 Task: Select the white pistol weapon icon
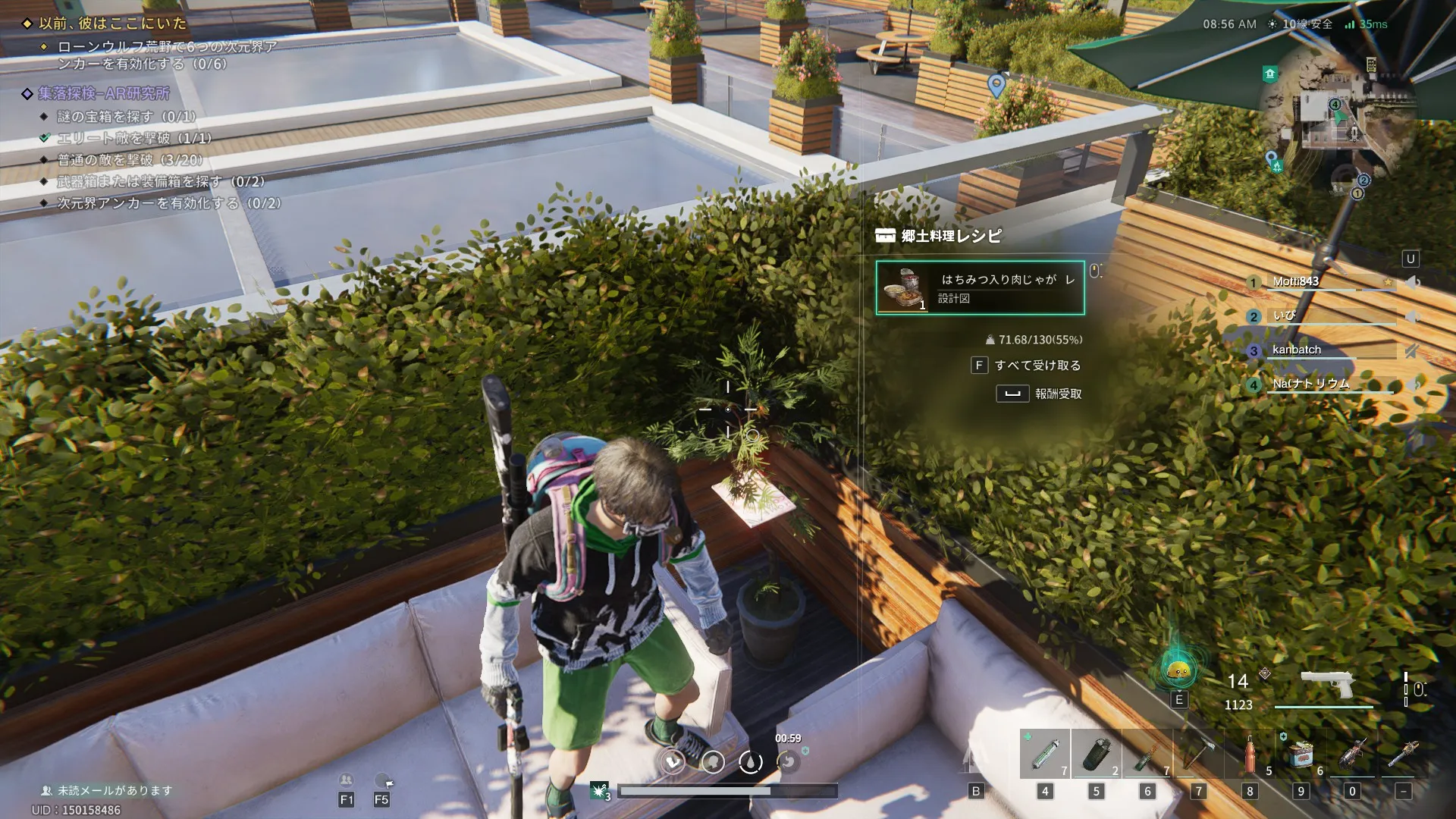pos(1327,684)
